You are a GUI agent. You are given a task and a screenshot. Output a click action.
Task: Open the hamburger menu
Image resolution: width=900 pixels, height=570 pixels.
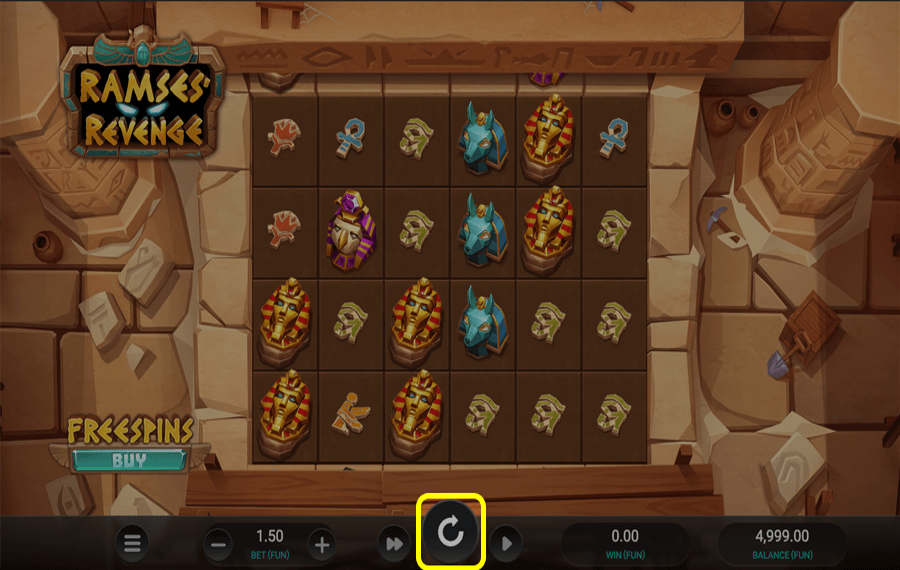pyautogui.click(x=132, y=544)
